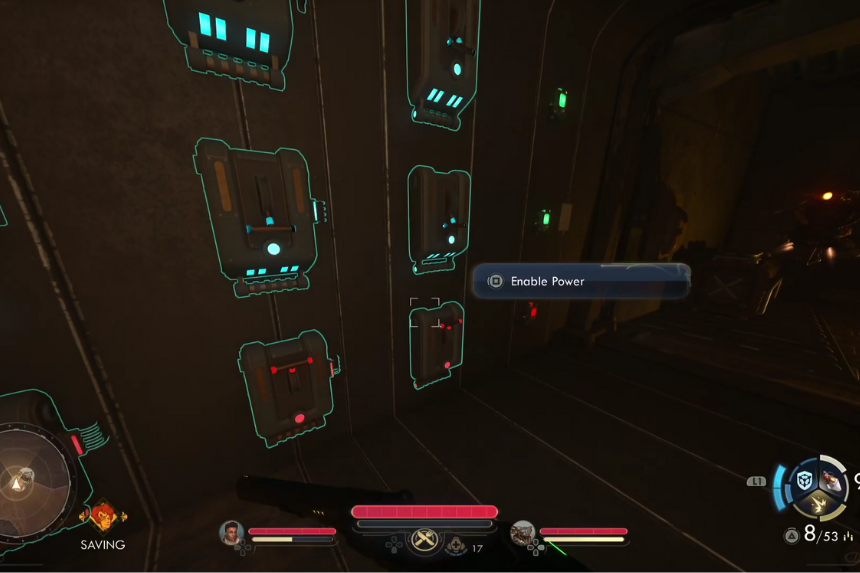Image resolution: width=860 pixels, height=573 pixels.
Task: Choose the cube segment of the ability wheel
Action: [x=805, y=480]
